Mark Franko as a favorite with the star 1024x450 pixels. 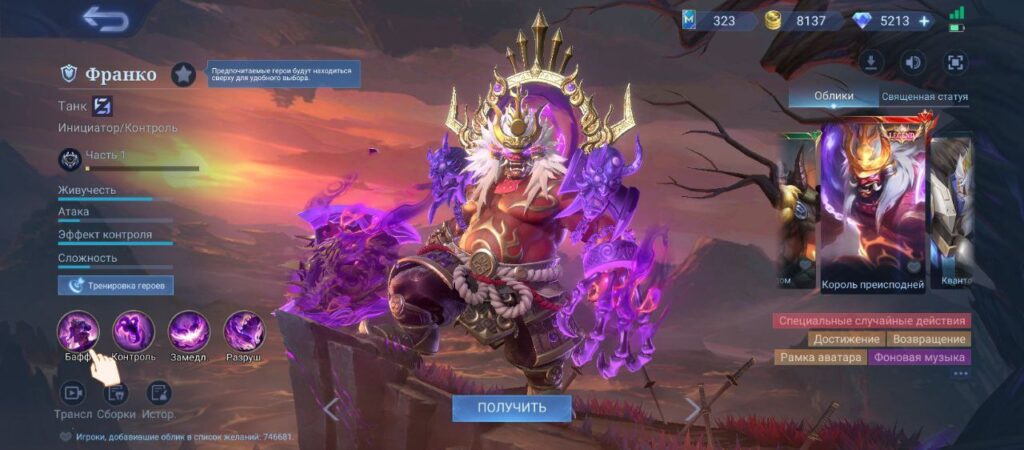click(183, 74)
